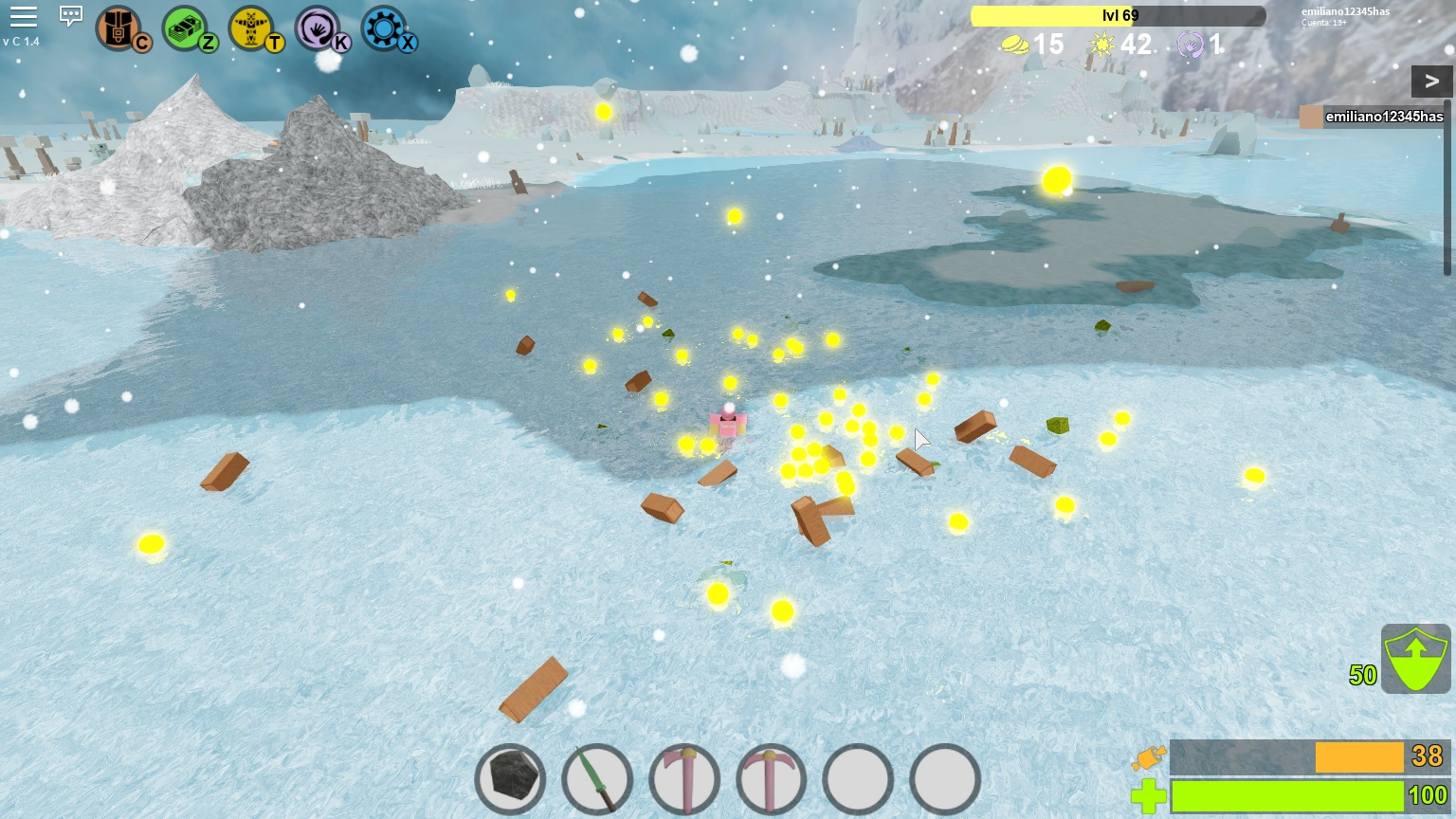Click the sun icon next to 42
Viewport: 1456px width, 819px height.
tap(1102, 45)
